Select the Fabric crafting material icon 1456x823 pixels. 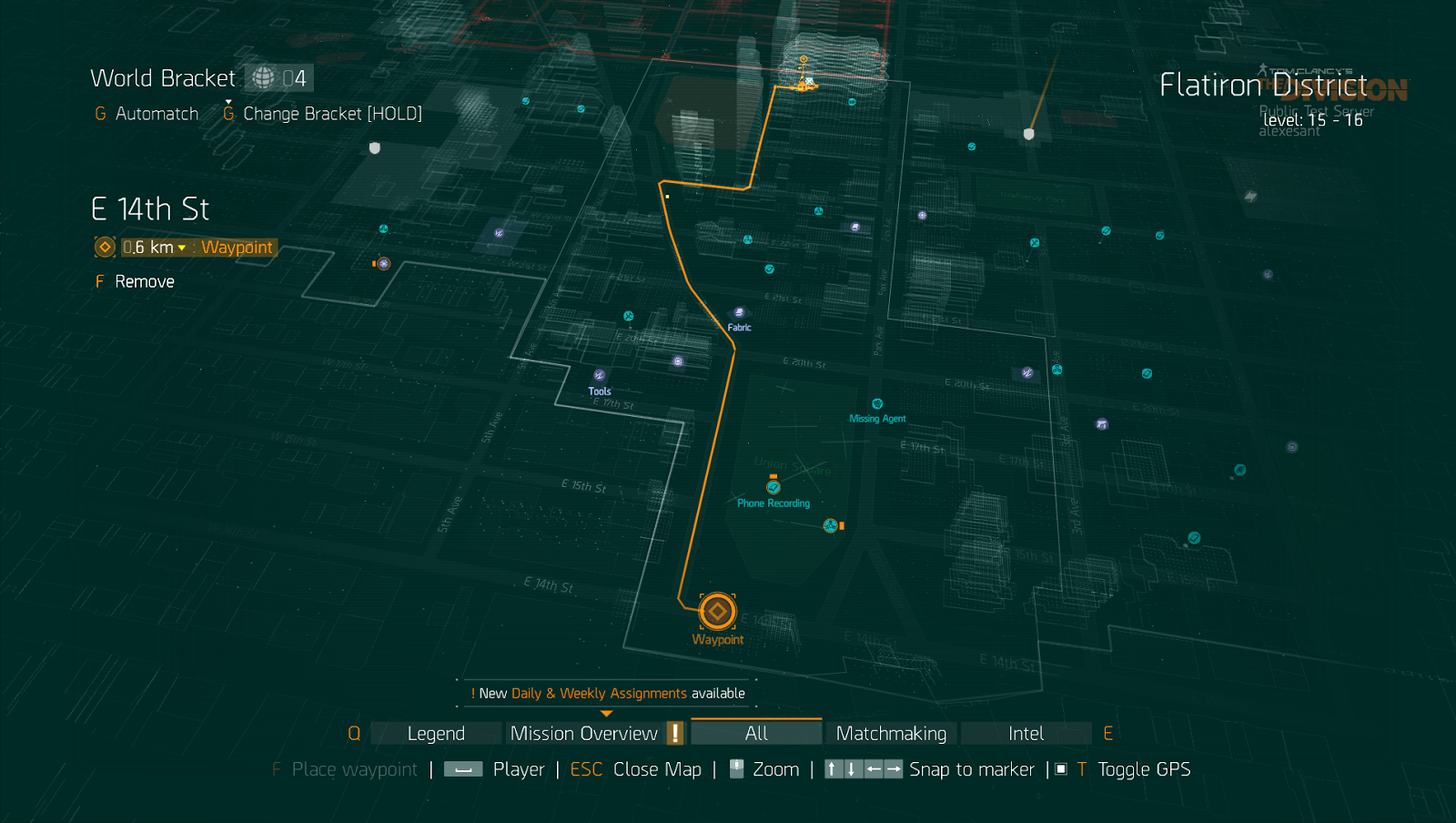tap(740, 311)
